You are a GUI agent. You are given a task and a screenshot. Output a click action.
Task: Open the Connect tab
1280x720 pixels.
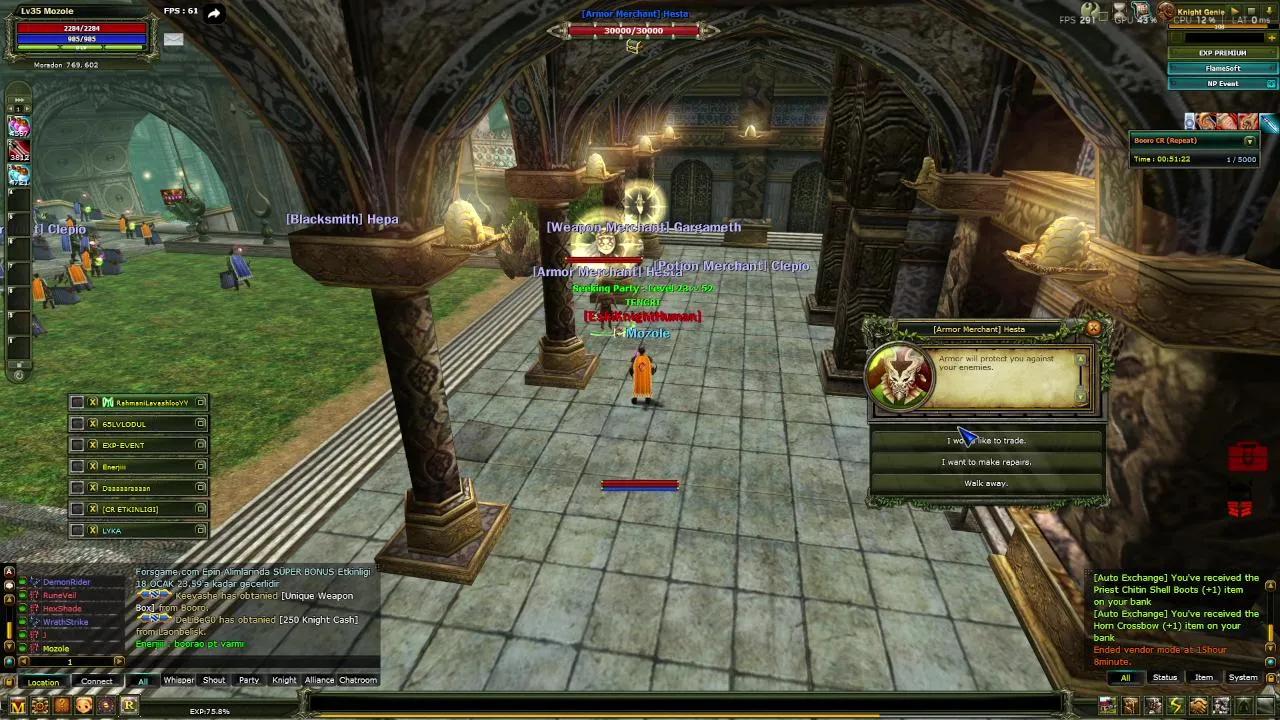coord(97,682)
